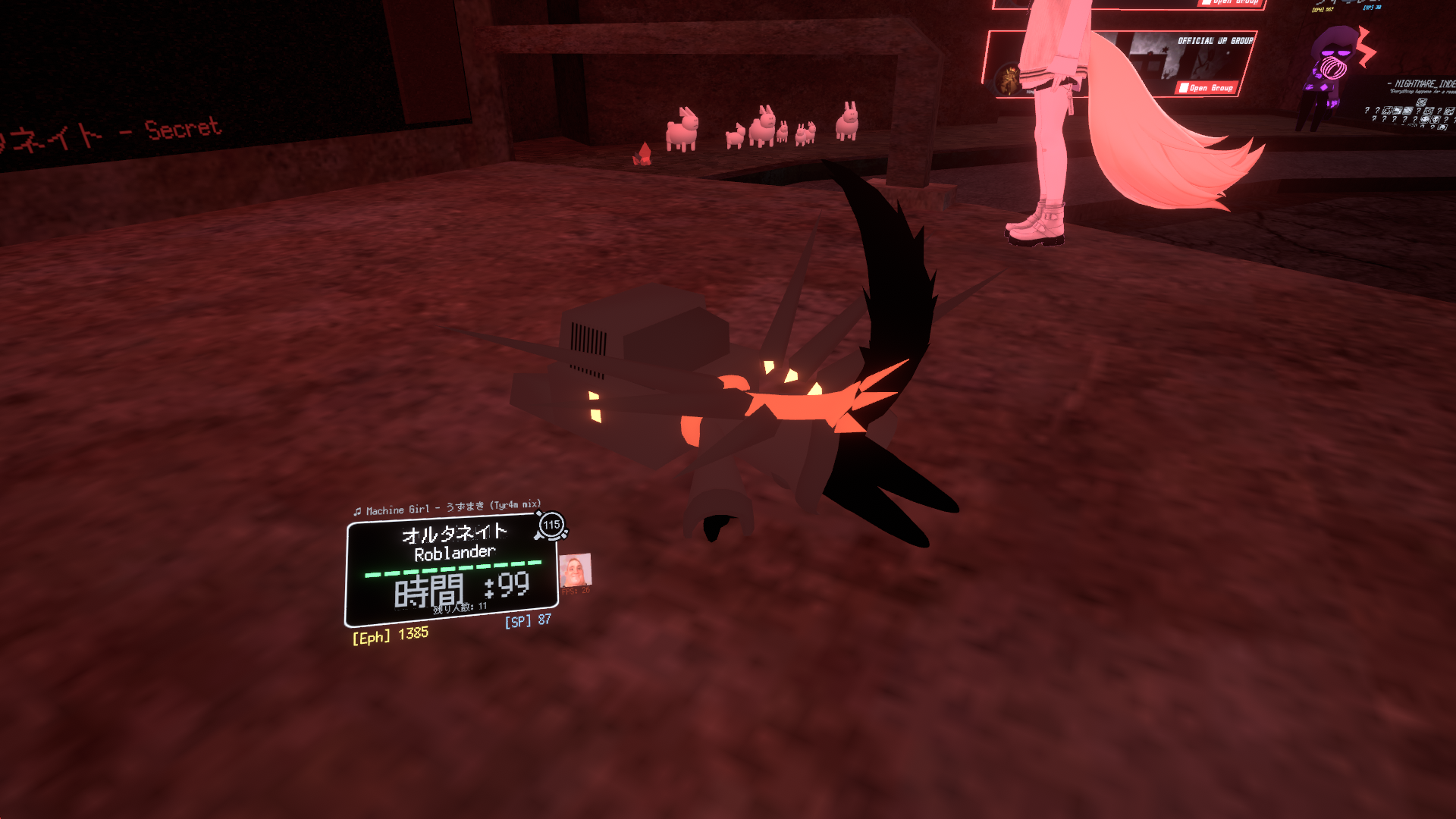The image size is (1456, 819).
Task: Select the player portrait beside the timer panel
Action: tap(575, 570)
